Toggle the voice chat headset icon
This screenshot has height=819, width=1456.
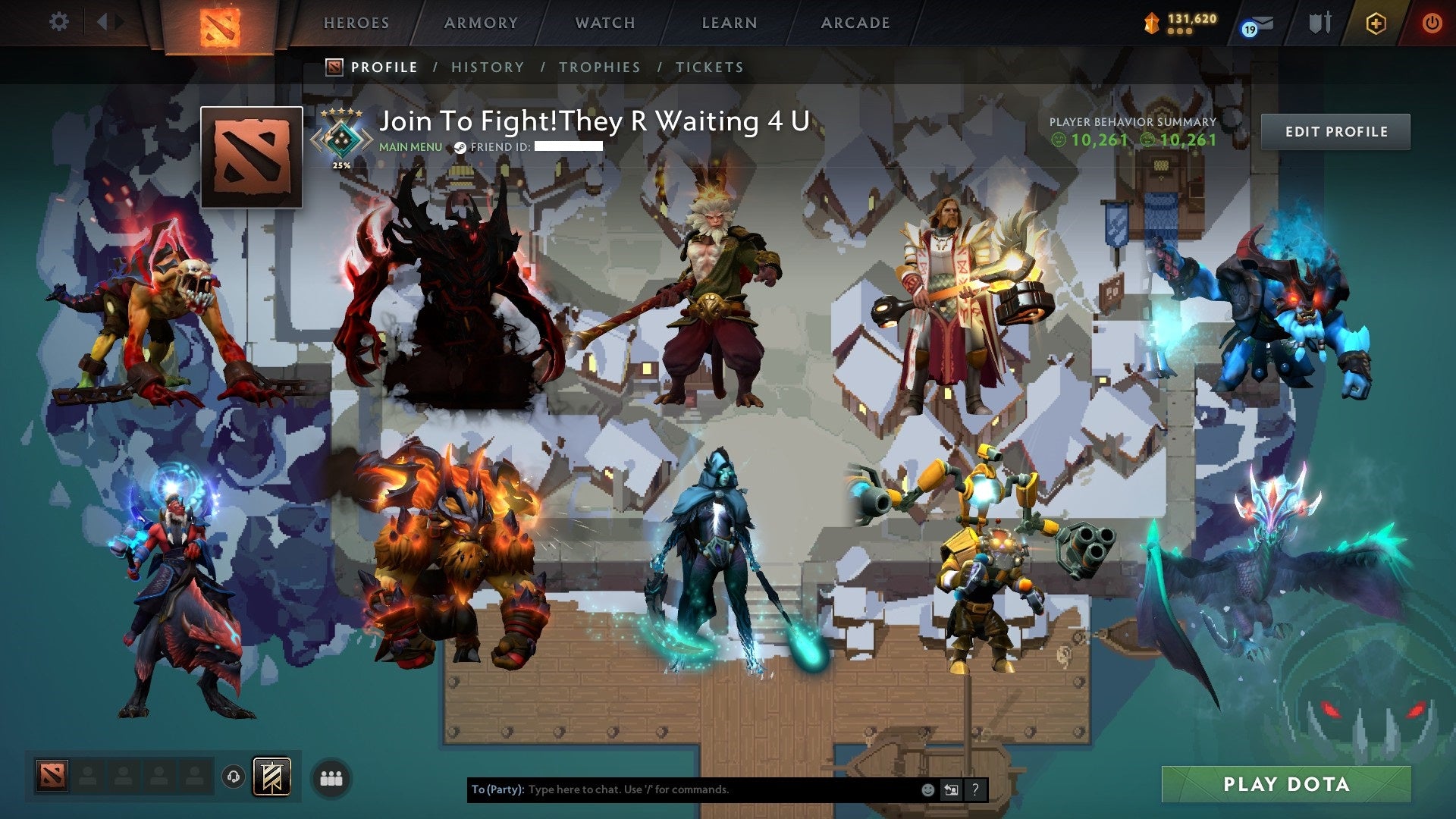pos(234,777)
